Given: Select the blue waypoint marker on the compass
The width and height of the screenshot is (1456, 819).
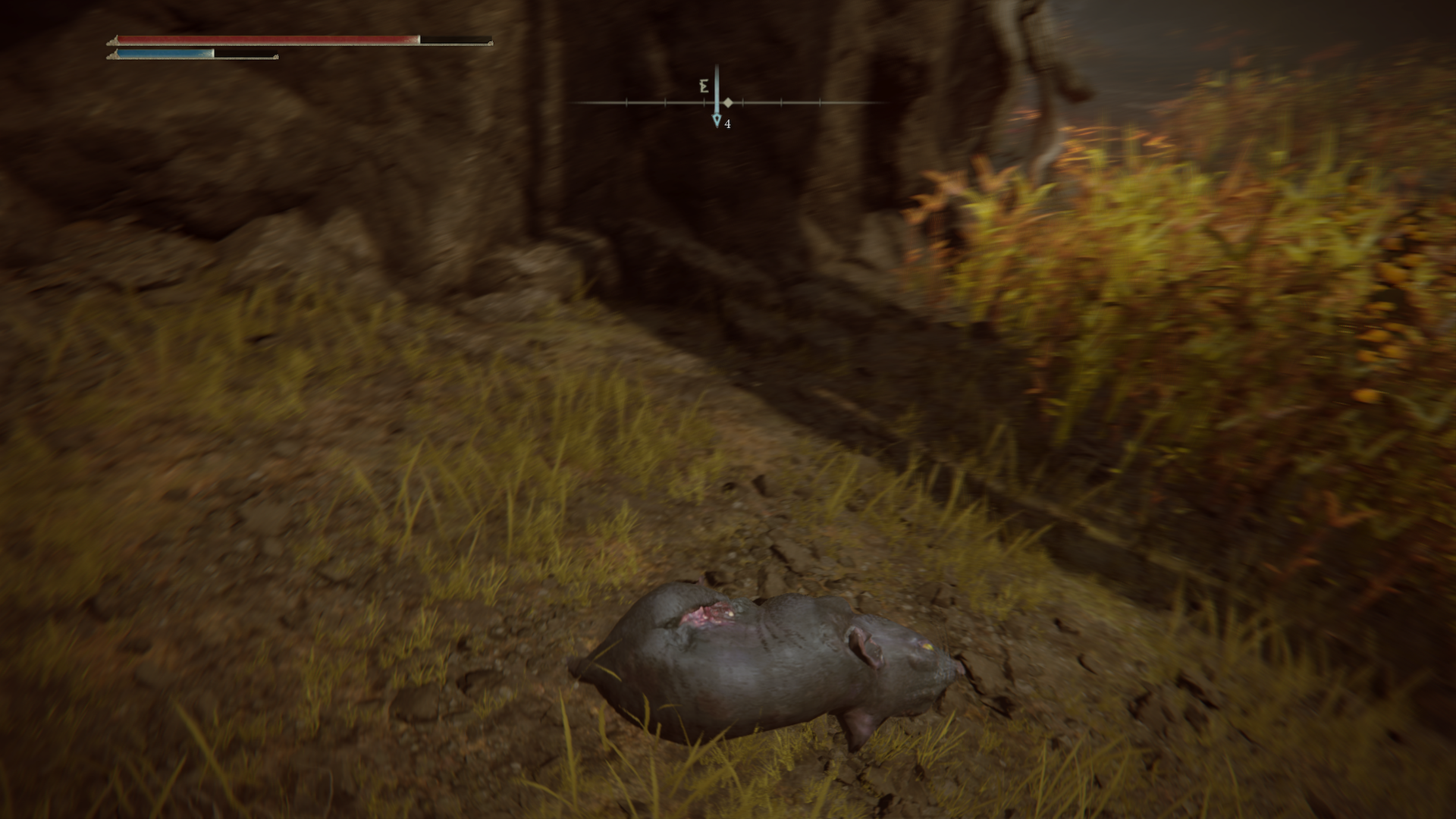Looking at the screenshot, I should [717, 120].
